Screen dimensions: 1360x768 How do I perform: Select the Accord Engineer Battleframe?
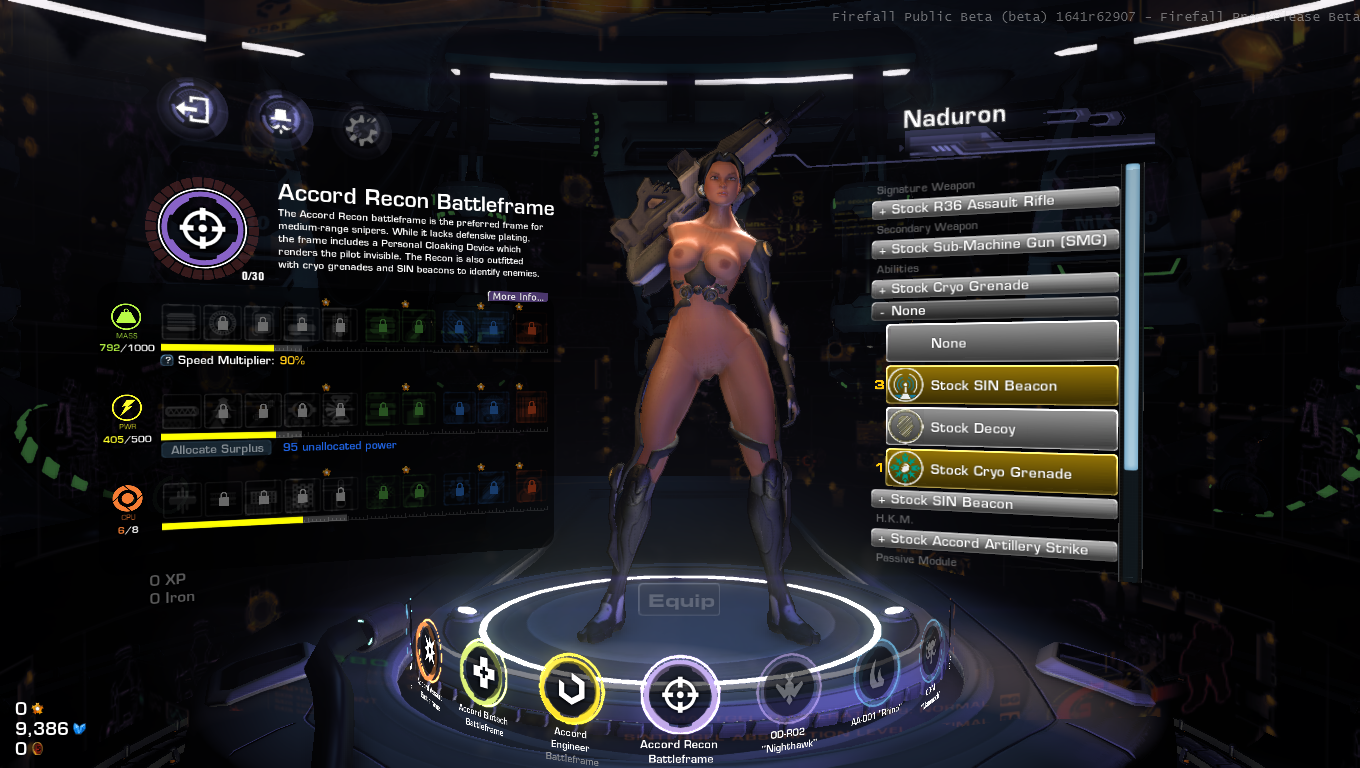[570, 690]
